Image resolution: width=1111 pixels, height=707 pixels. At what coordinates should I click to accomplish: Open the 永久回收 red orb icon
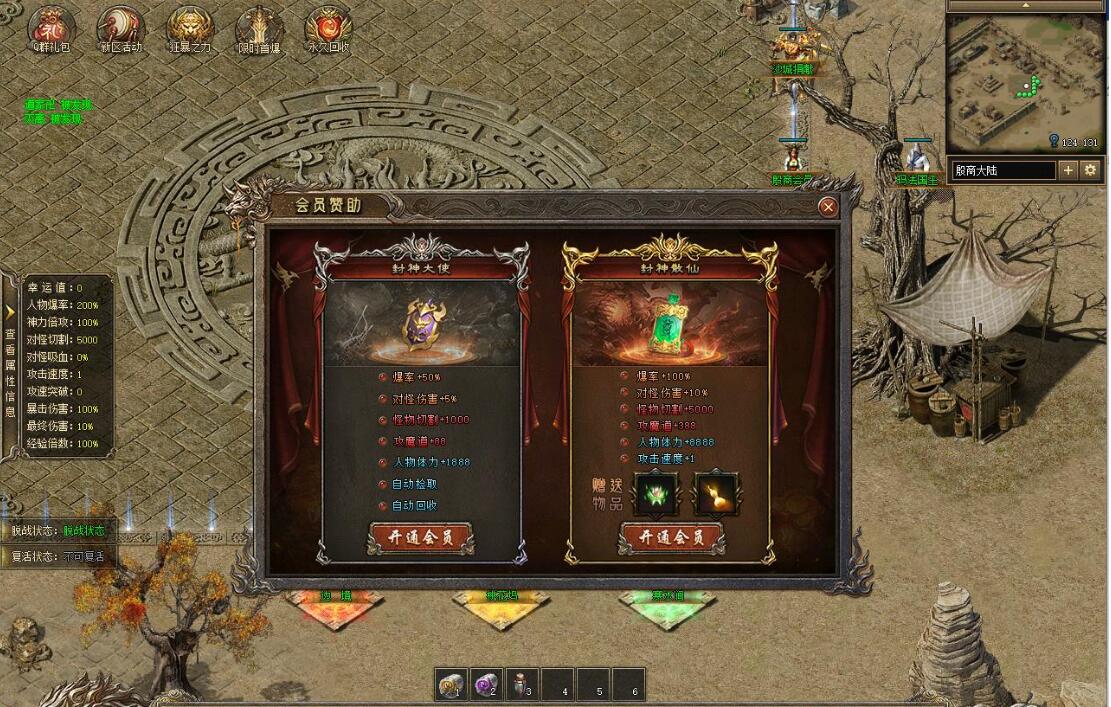pos(327,26)
